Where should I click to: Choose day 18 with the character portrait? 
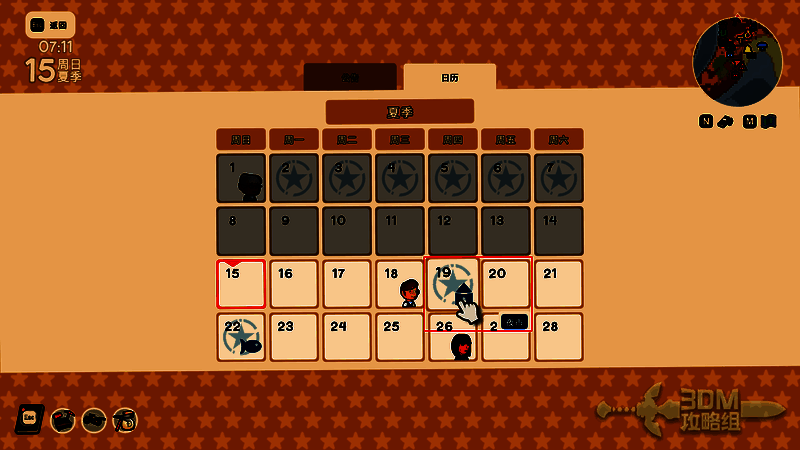pyautogui.click(x=400, y=284)
